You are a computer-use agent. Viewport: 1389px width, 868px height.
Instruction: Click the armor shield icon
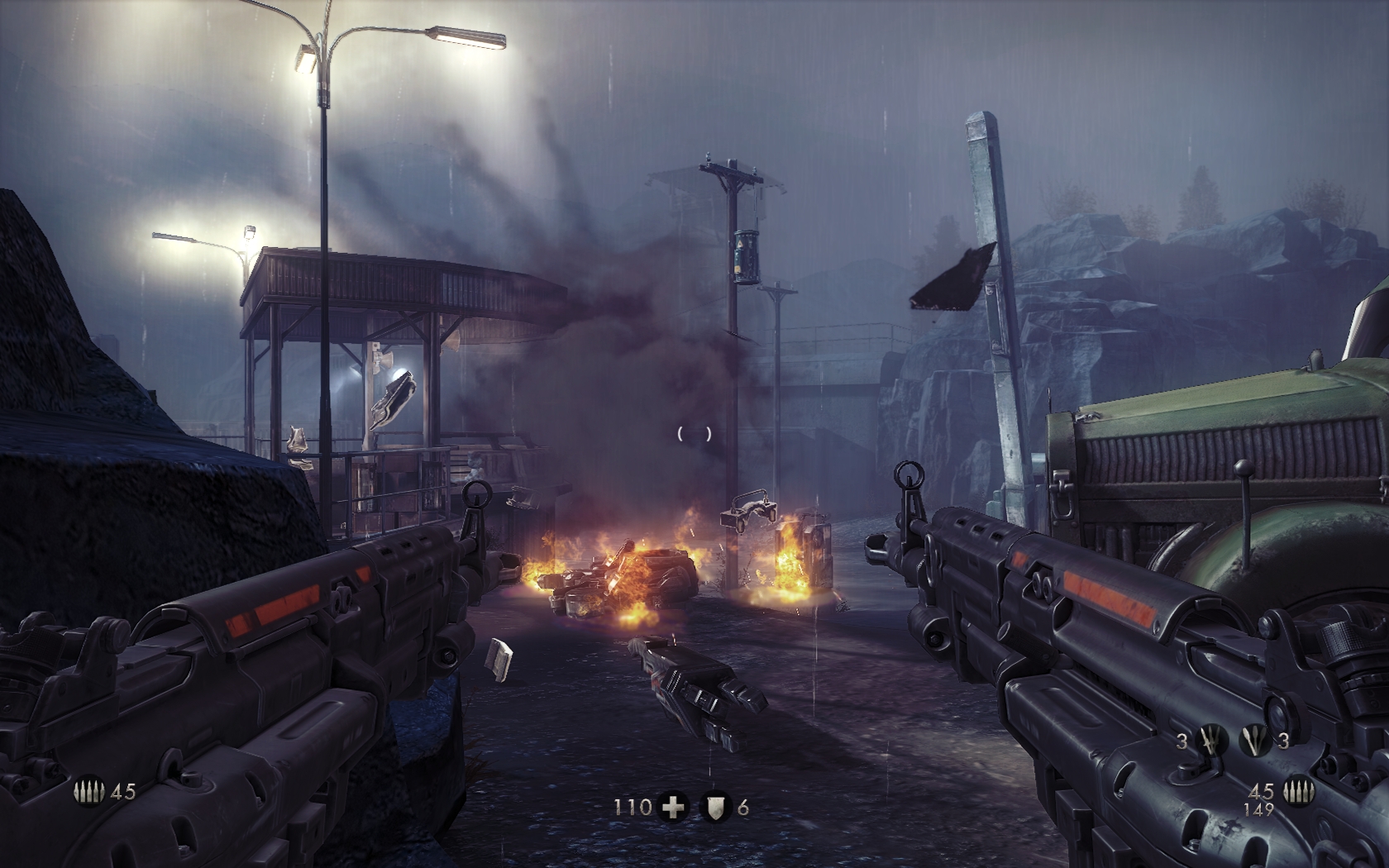coord(716,807)
